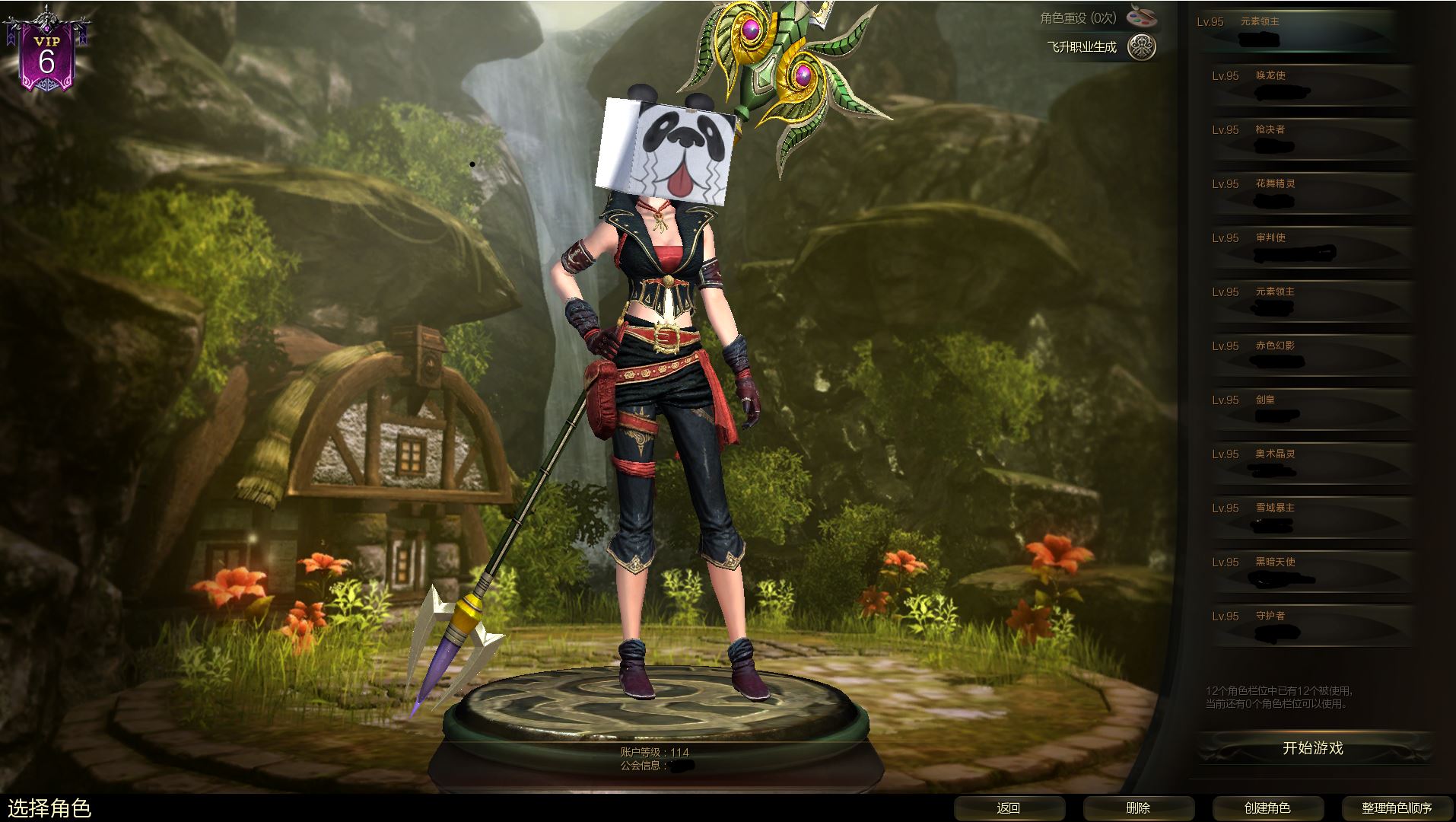Click the 开始游戏 start game button

1312,748
